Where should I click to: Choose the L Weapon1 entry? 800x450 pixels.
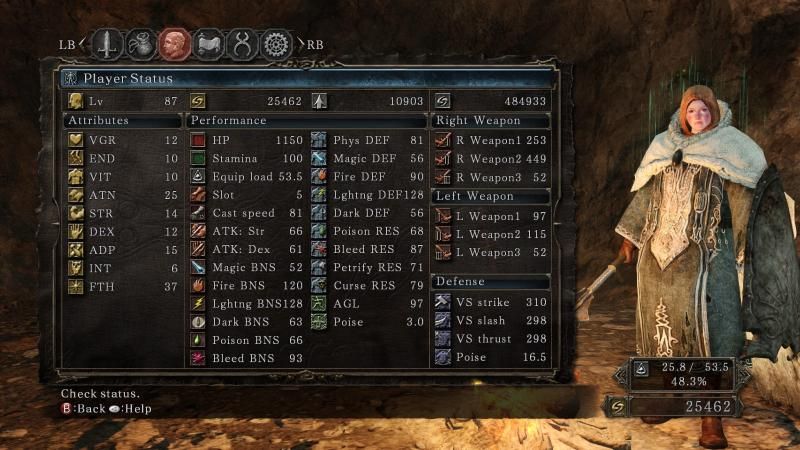click(x=492, y=217)
